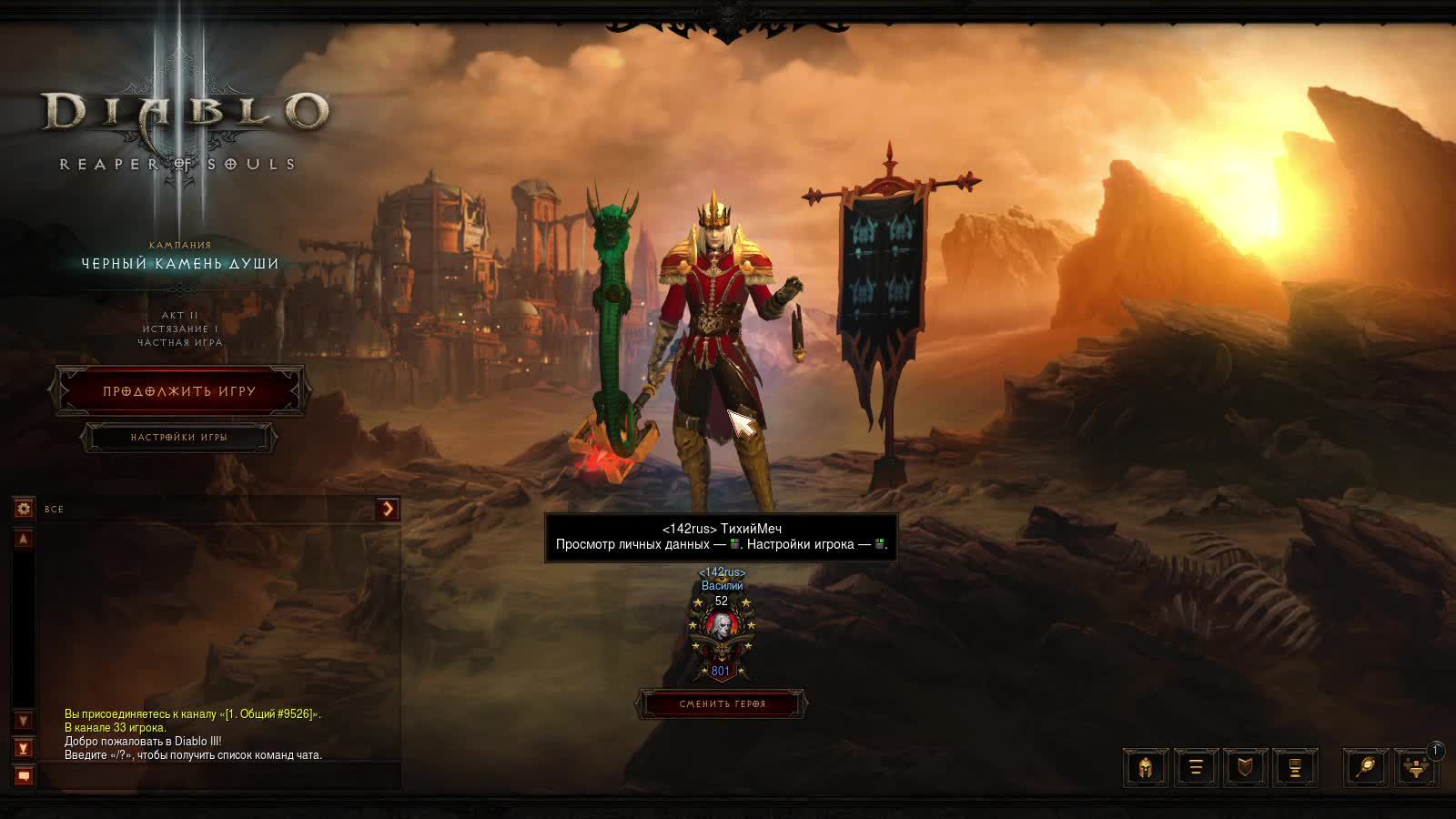Open the golden helmet profile icon

[x=1146, y=768]
